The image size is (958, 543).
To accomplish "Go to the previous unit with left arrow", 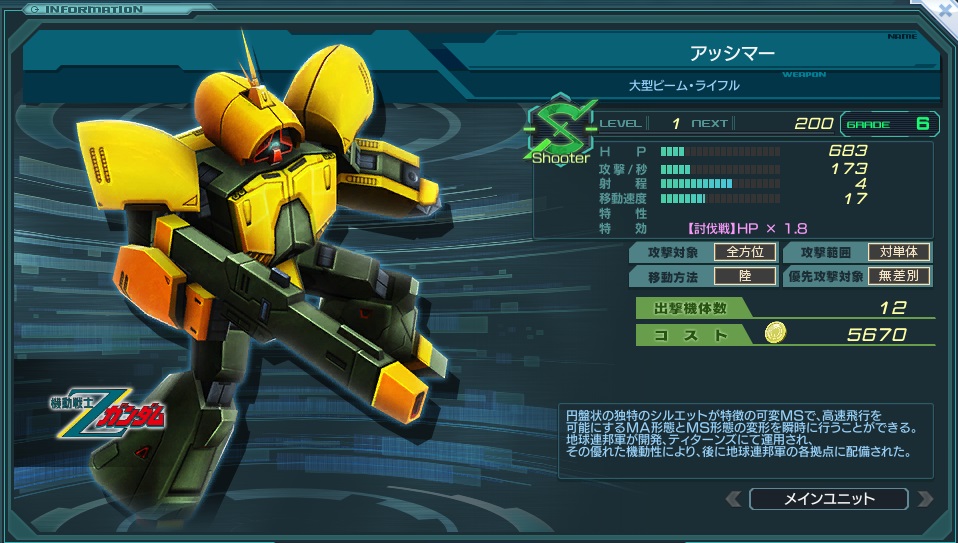I will click(x=733, y=499).
